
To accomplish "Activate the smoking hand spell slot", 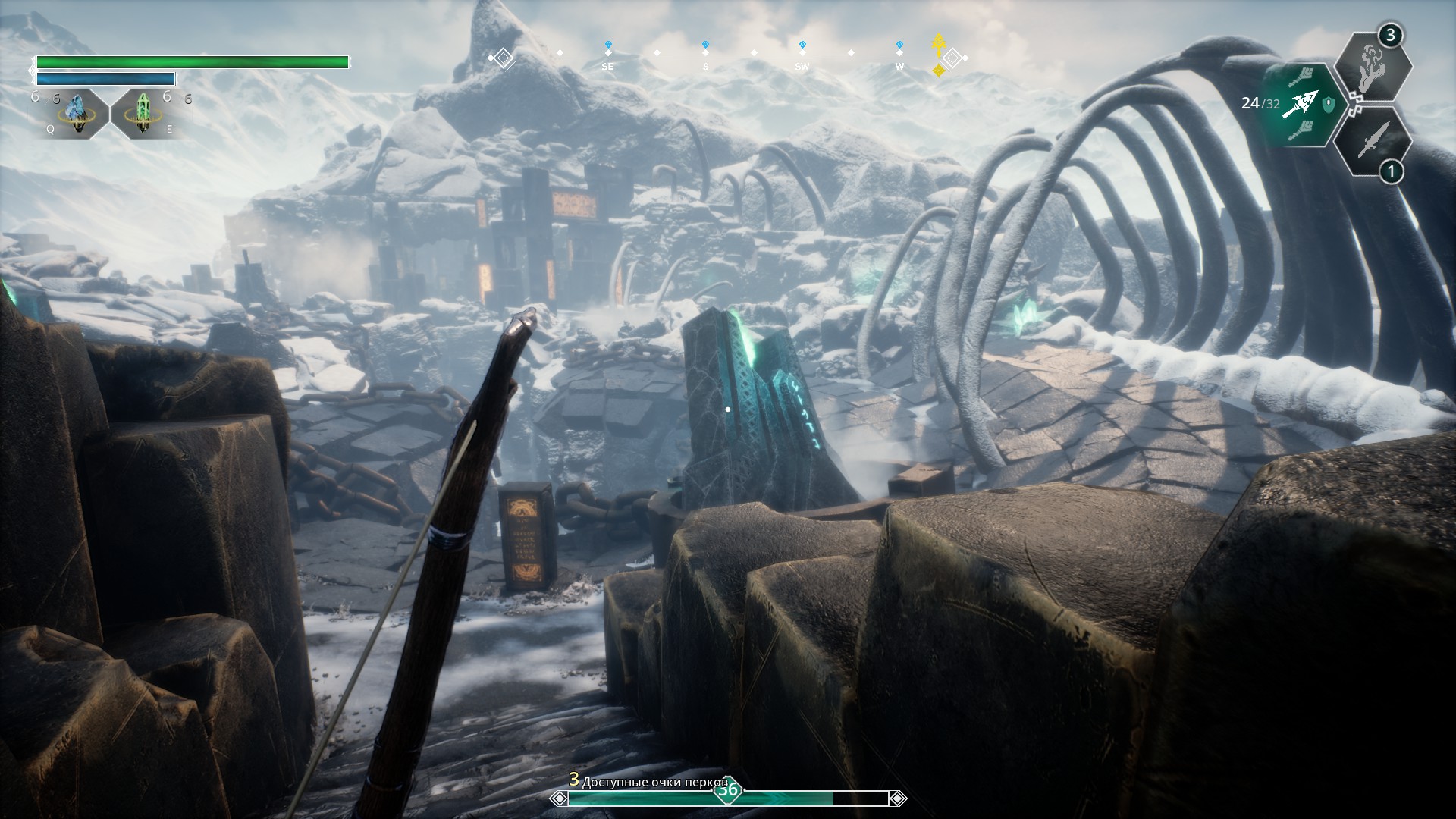I will tap(1373, 67).
